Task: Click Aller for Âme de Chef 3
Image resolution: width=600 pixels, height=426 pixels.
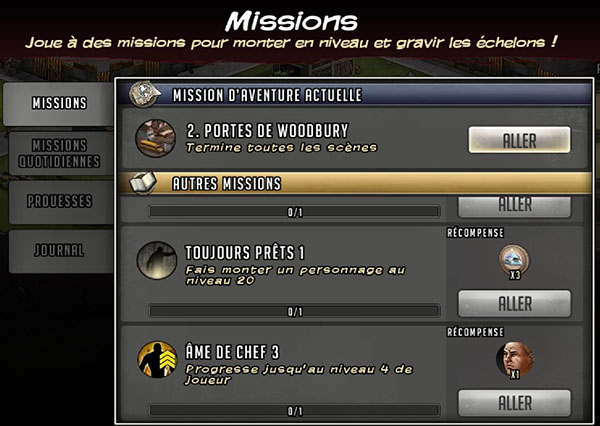Action: point(514,402)
